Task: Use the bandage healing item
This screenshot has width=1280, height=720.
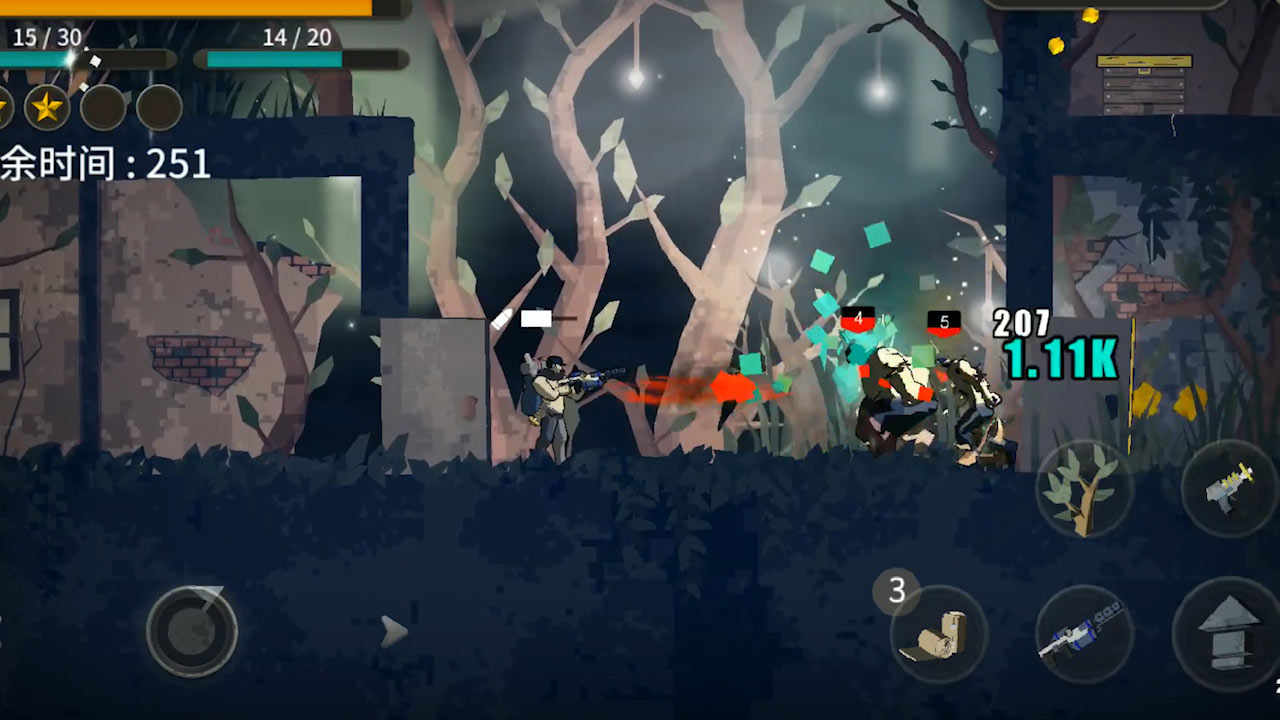Action: click(x=938, y=634)
